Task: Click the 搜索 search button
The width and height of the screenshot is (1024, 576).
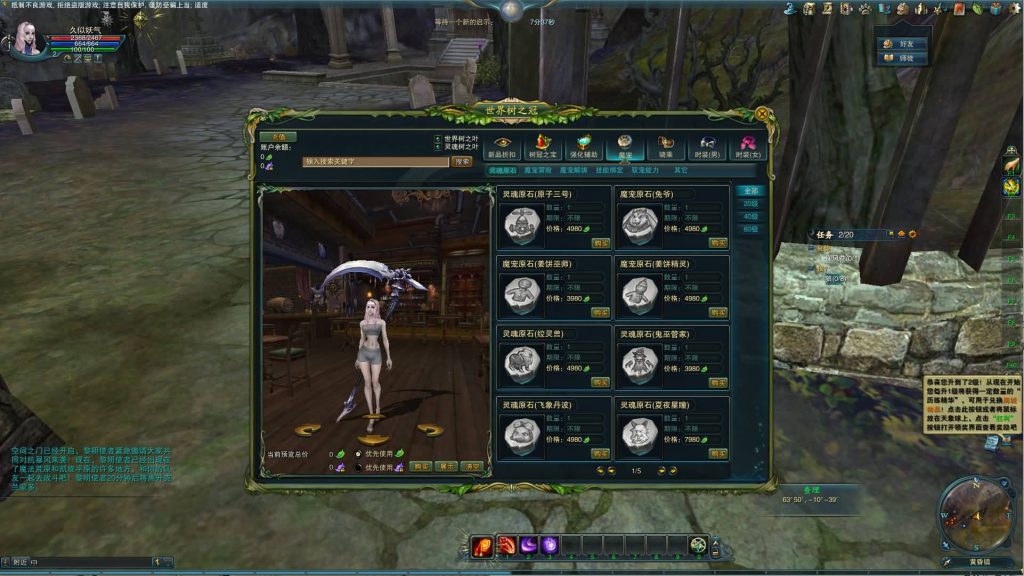Action: point(462,161)
